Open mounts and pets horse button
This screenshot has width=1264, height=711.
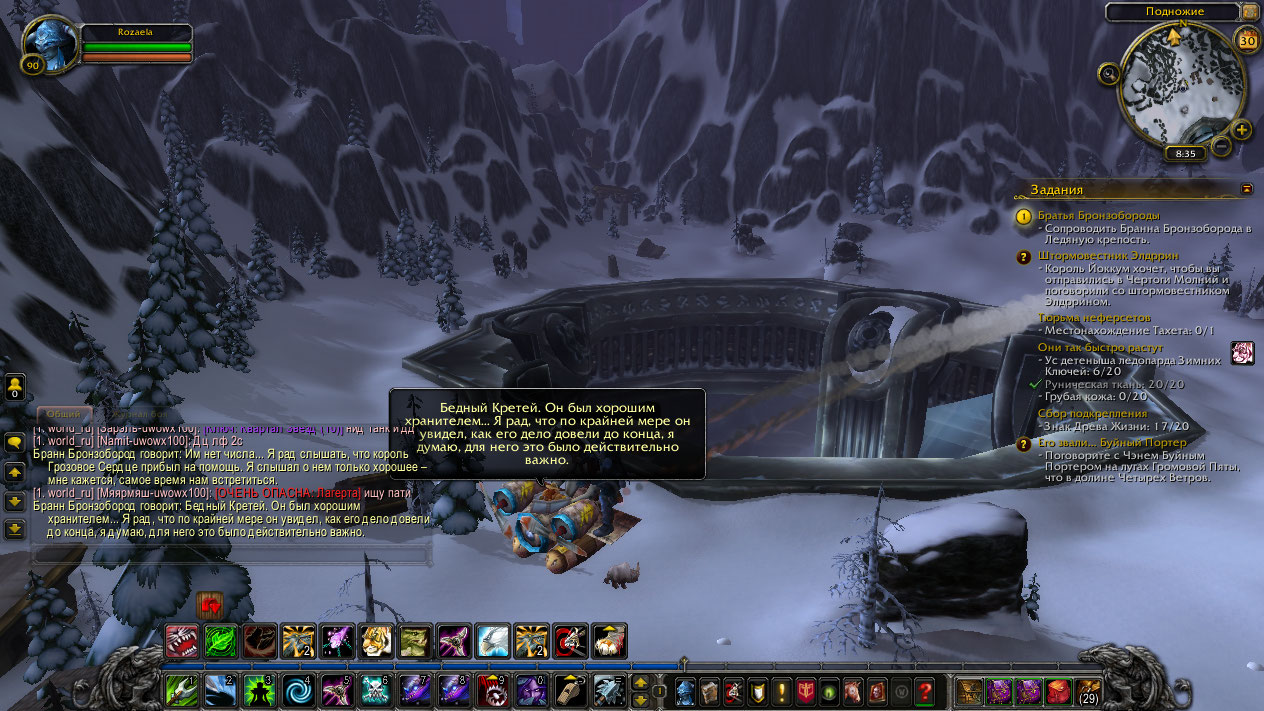852,691
